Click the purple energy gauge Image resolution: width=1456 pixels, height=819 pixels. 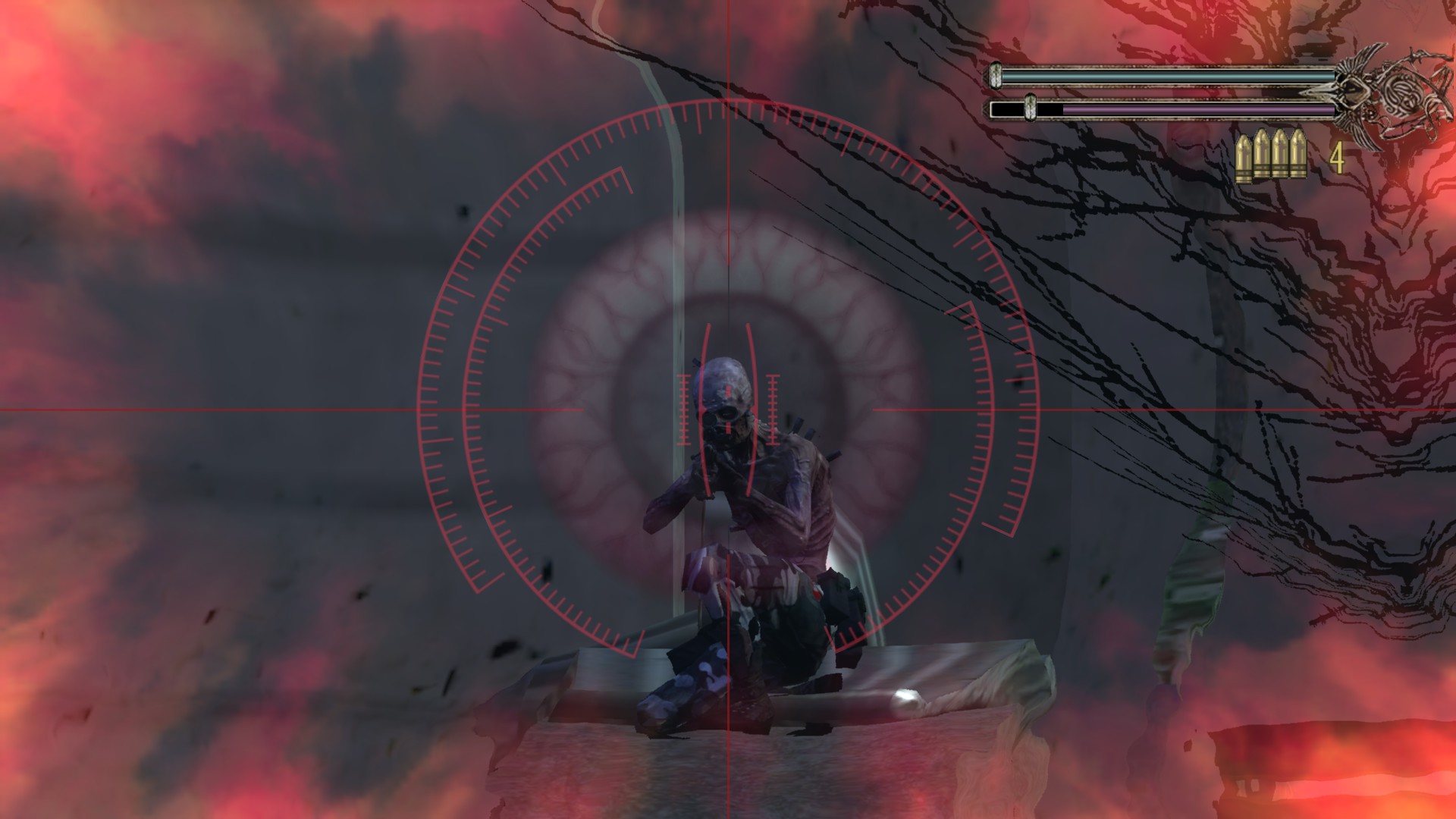tap(1198, 110)
